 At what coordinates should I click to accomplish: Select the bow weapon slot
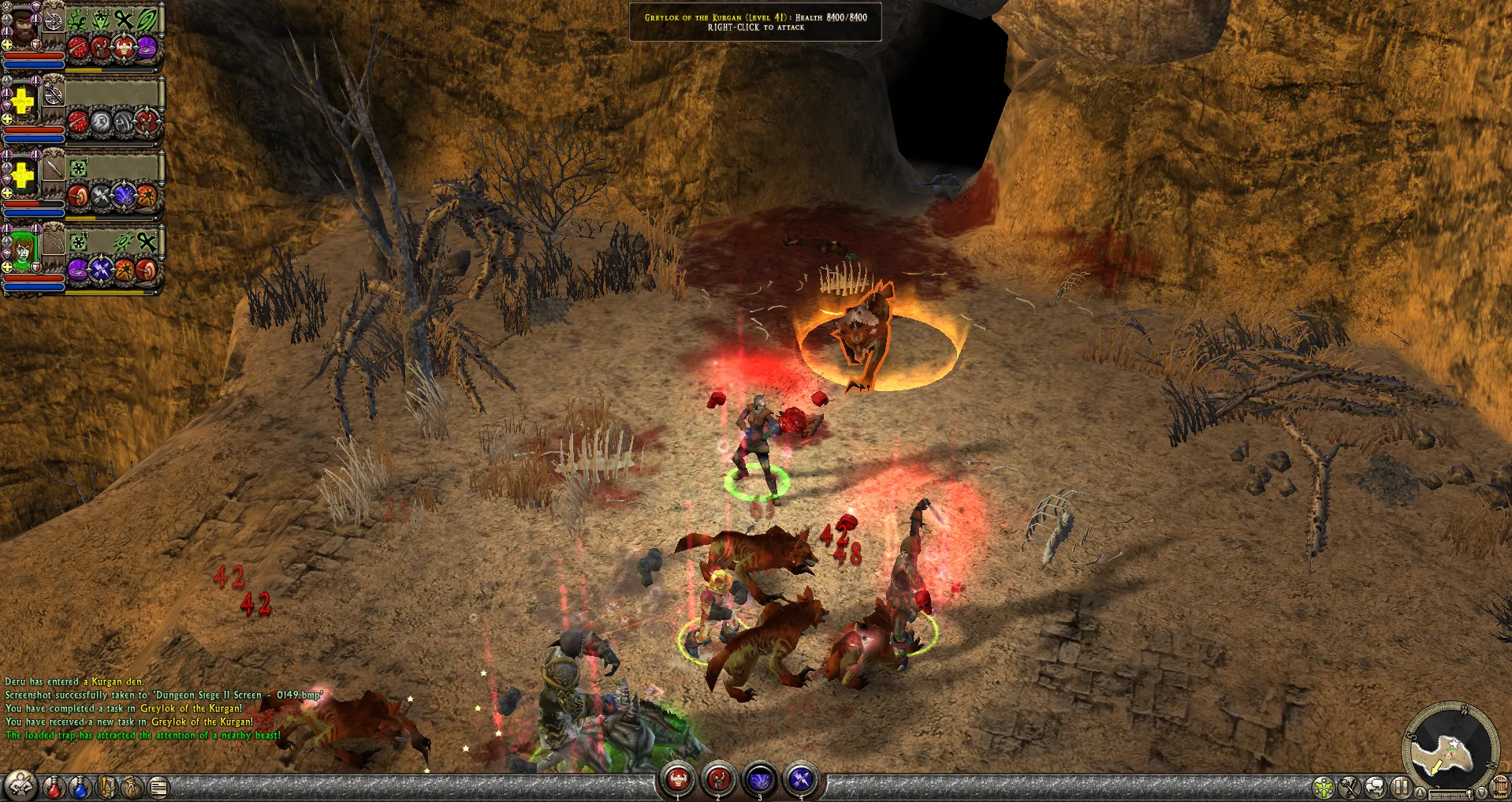(53, 238)
